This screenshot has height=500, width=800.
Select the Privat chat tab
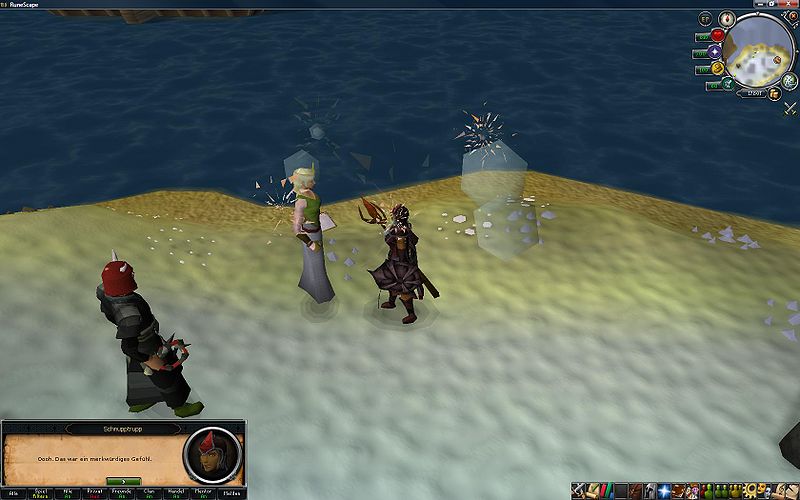coord(96,494)
